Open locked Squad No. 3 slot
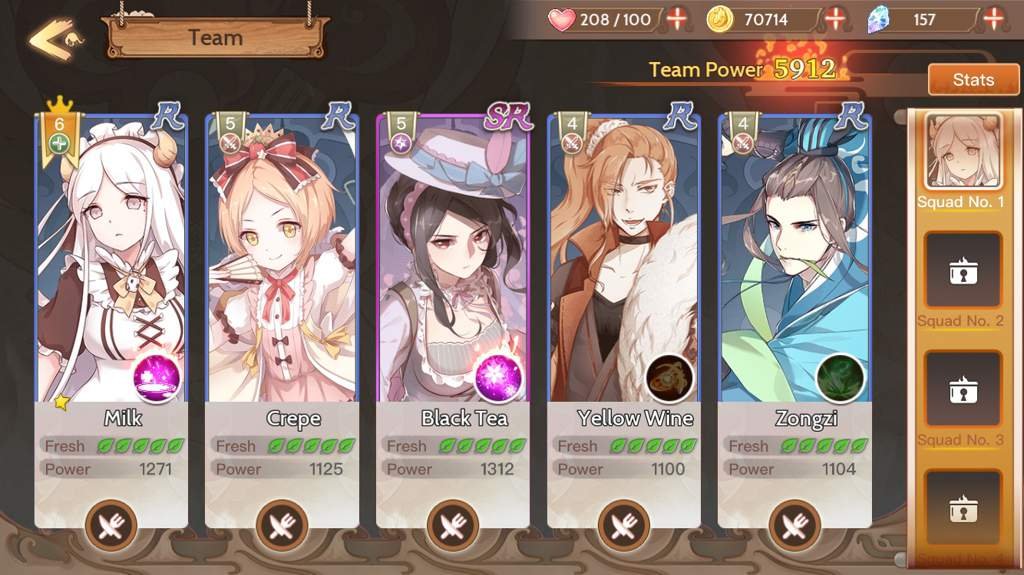Image resolution: width=1024 pixels, height=575 pixels. tap(963, 389)
